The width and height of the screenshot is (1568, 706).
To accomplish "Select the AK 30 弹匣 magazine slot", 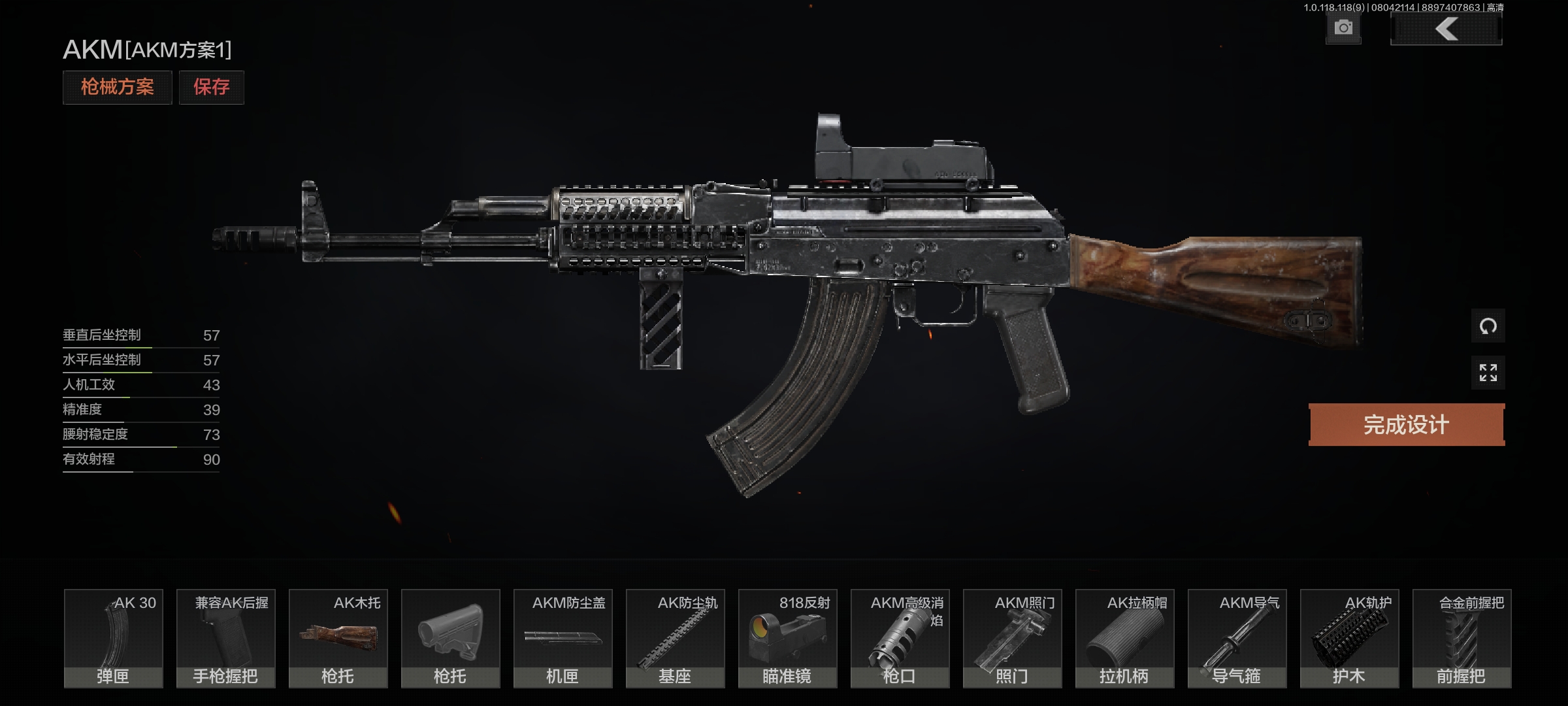I will 113,638.
